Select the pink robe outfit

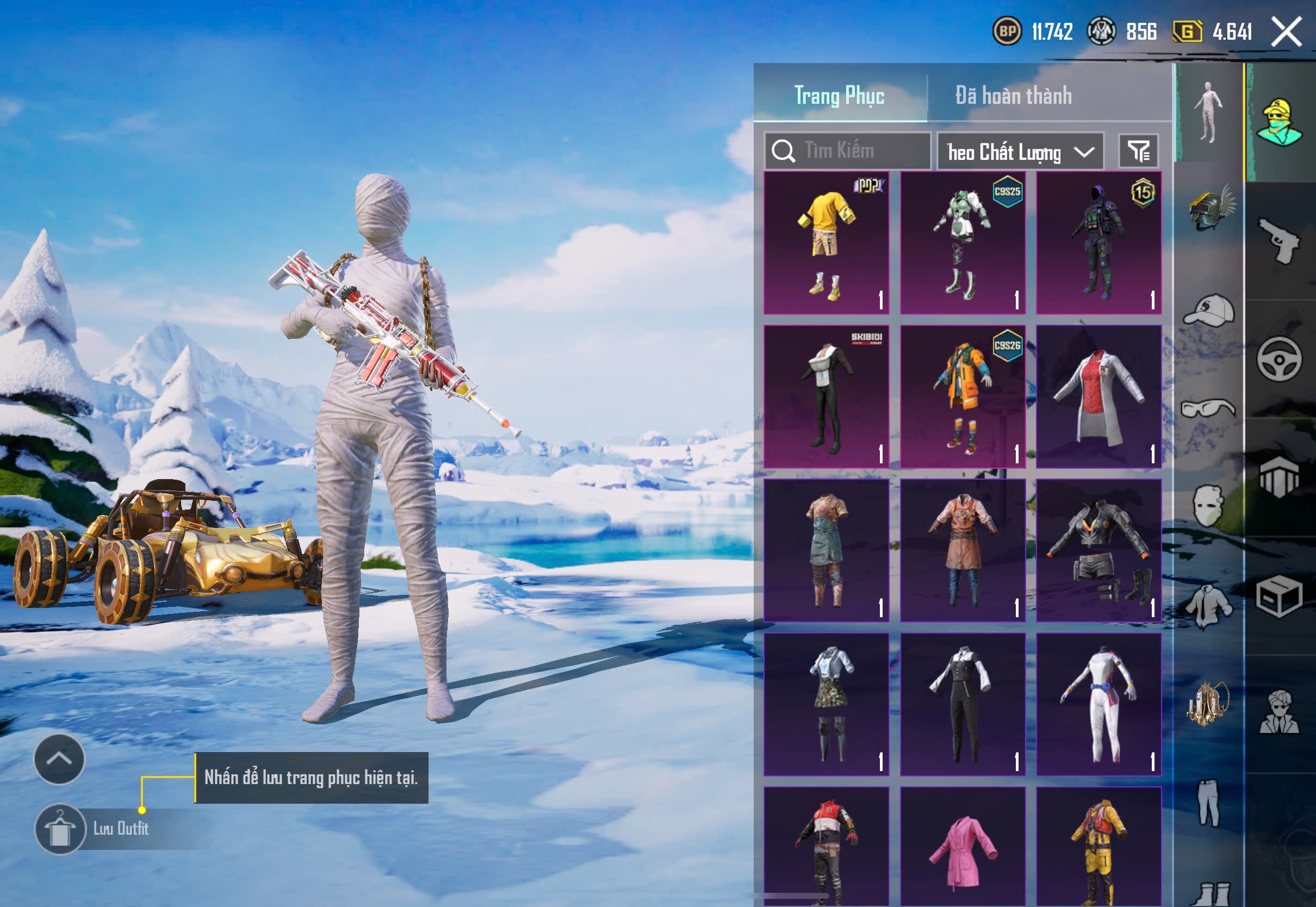click(x=963, y=847)
